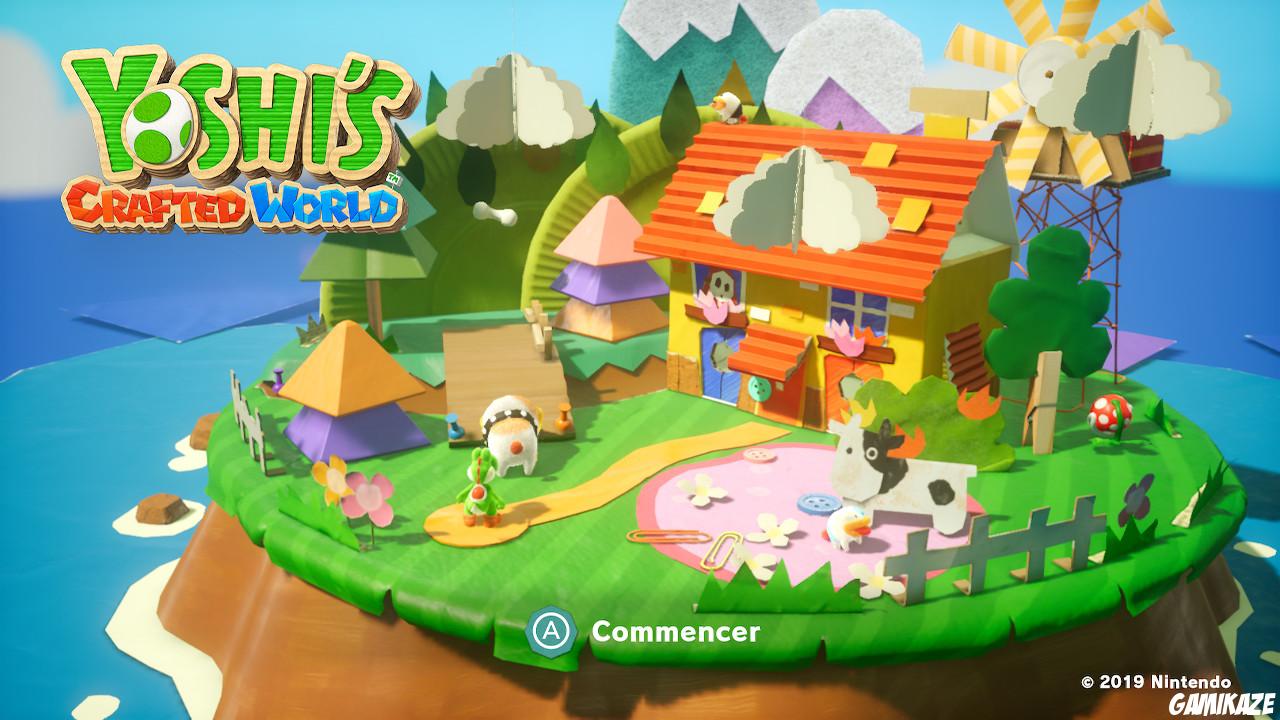Select the blue button on the pink pen
Image resolution: width=1280 pixels, height=720 pixels.
point(818,500)
